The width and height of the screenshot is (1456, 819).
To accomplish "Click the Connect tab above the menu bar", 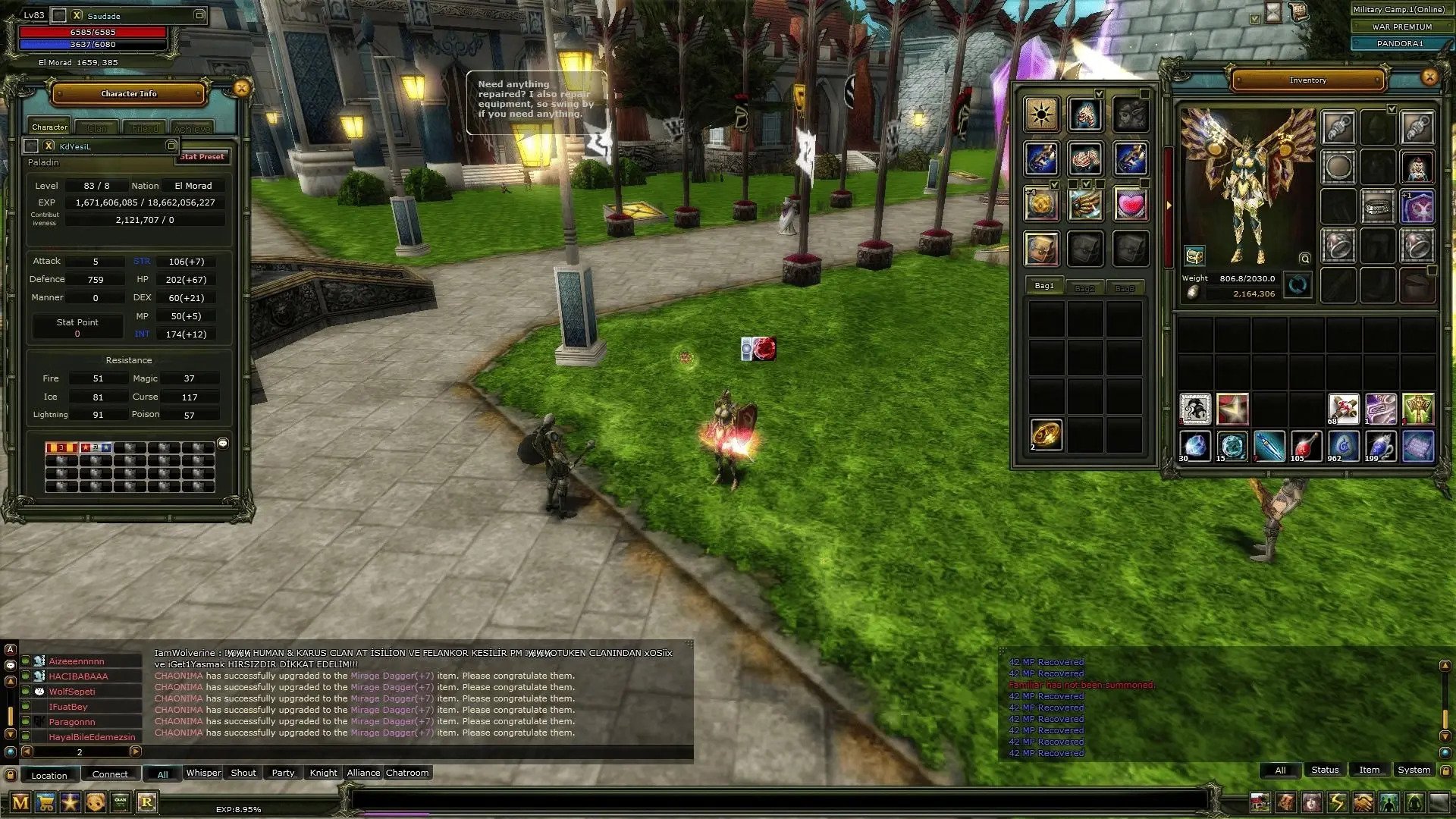I will tap(110, 774).
